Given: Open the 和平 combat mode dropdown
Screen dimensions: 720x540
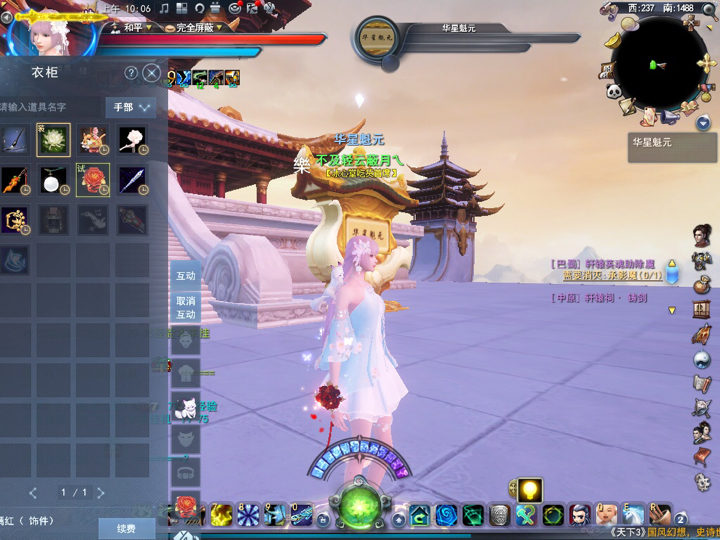Looking at the screenshot, I should [139, 27].
